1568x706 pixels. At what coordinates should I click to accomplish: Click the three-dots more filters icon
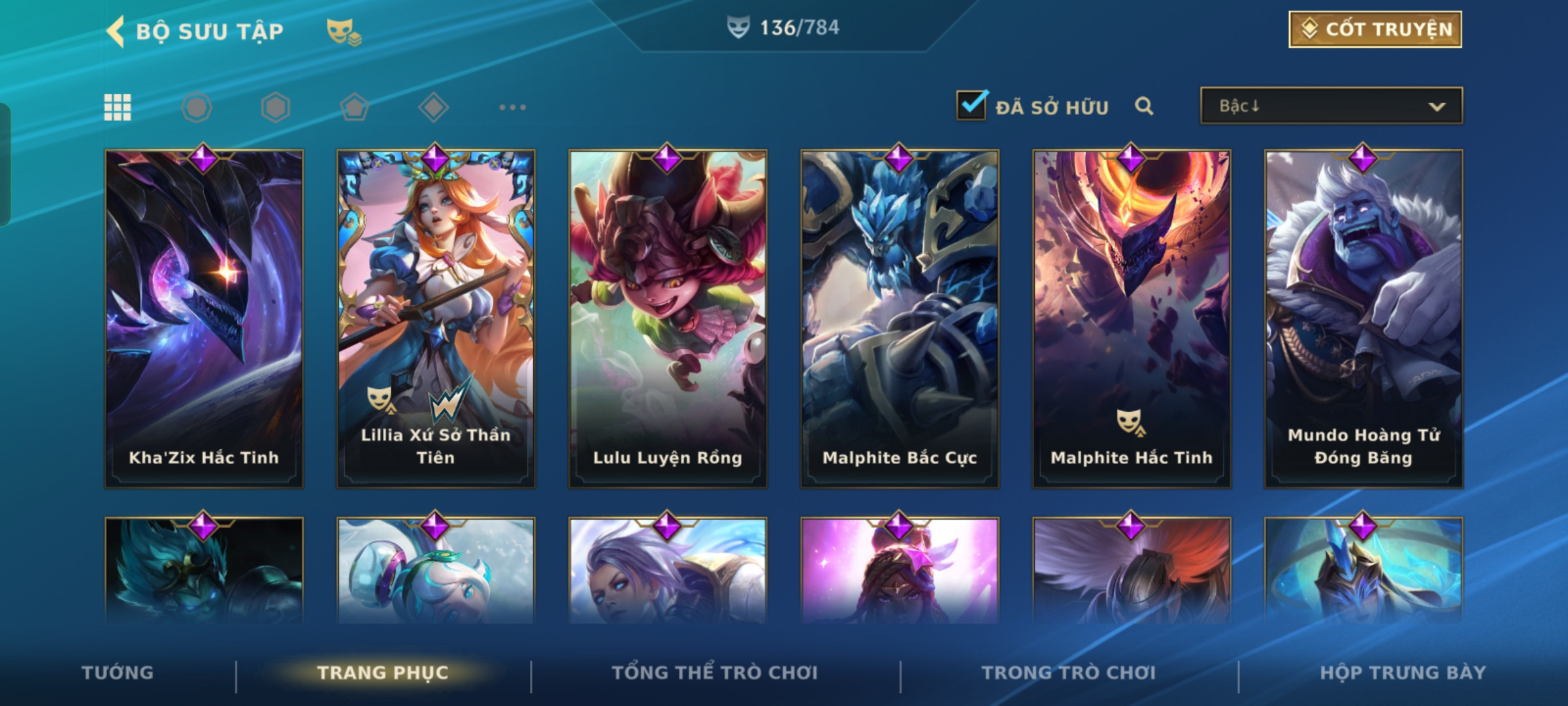[x=512, y=107]
